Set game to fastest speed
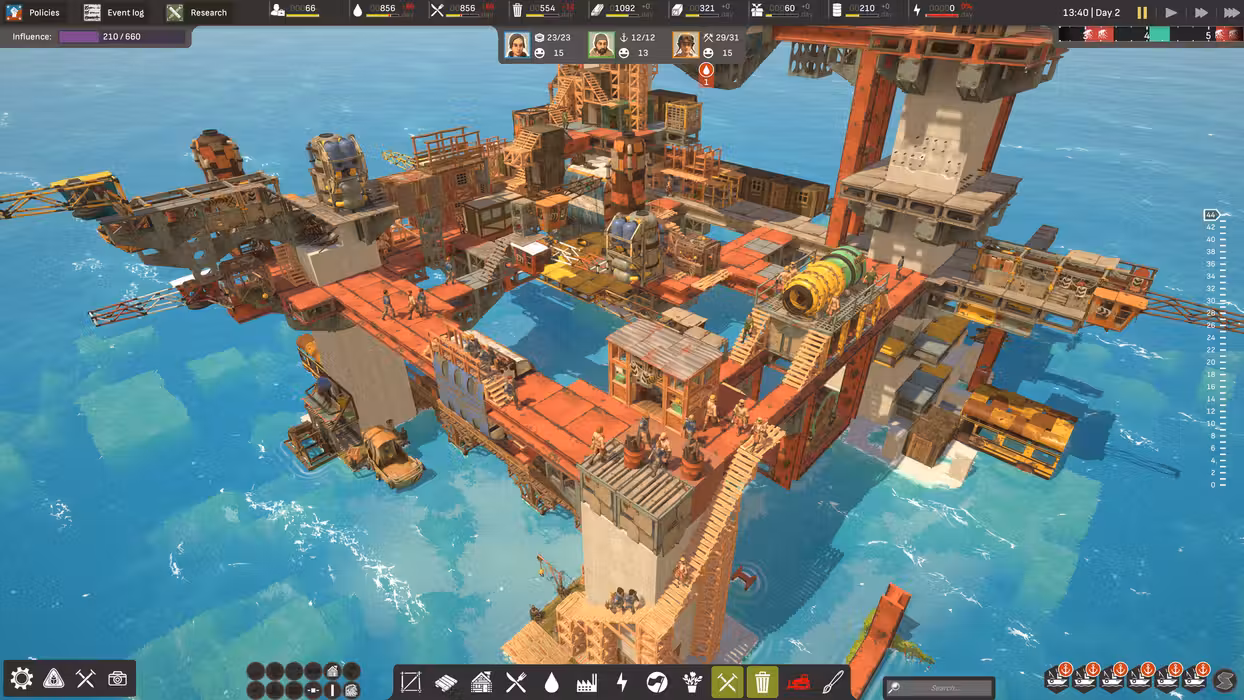This screenshot has height=700, width=1244. tap(1231, 13)
